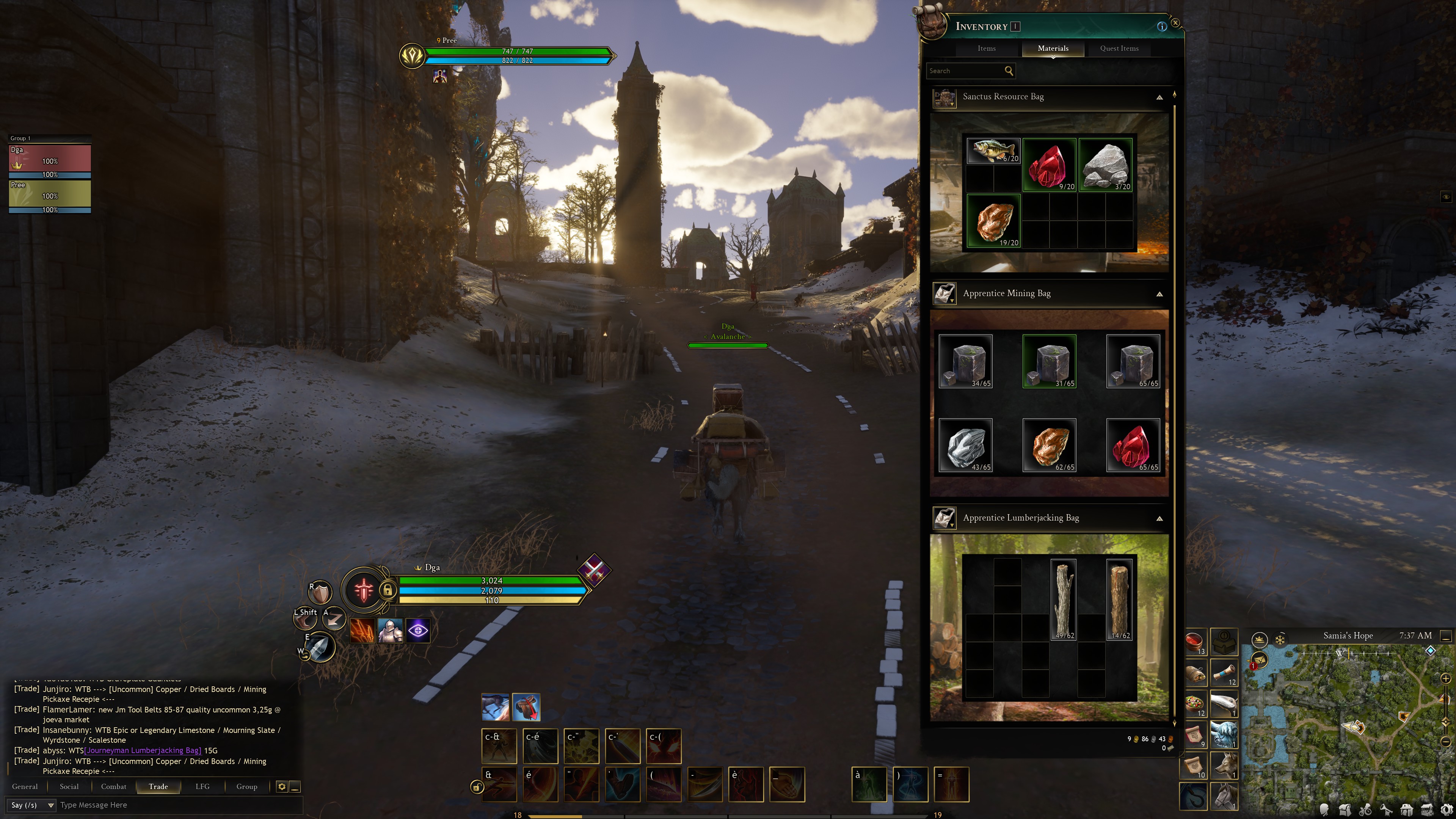Open the Journeyman Lumberjacking Bag chat link
This screenshot has width=1456, height=819.
pyautogui.click(x=143, y=751)
